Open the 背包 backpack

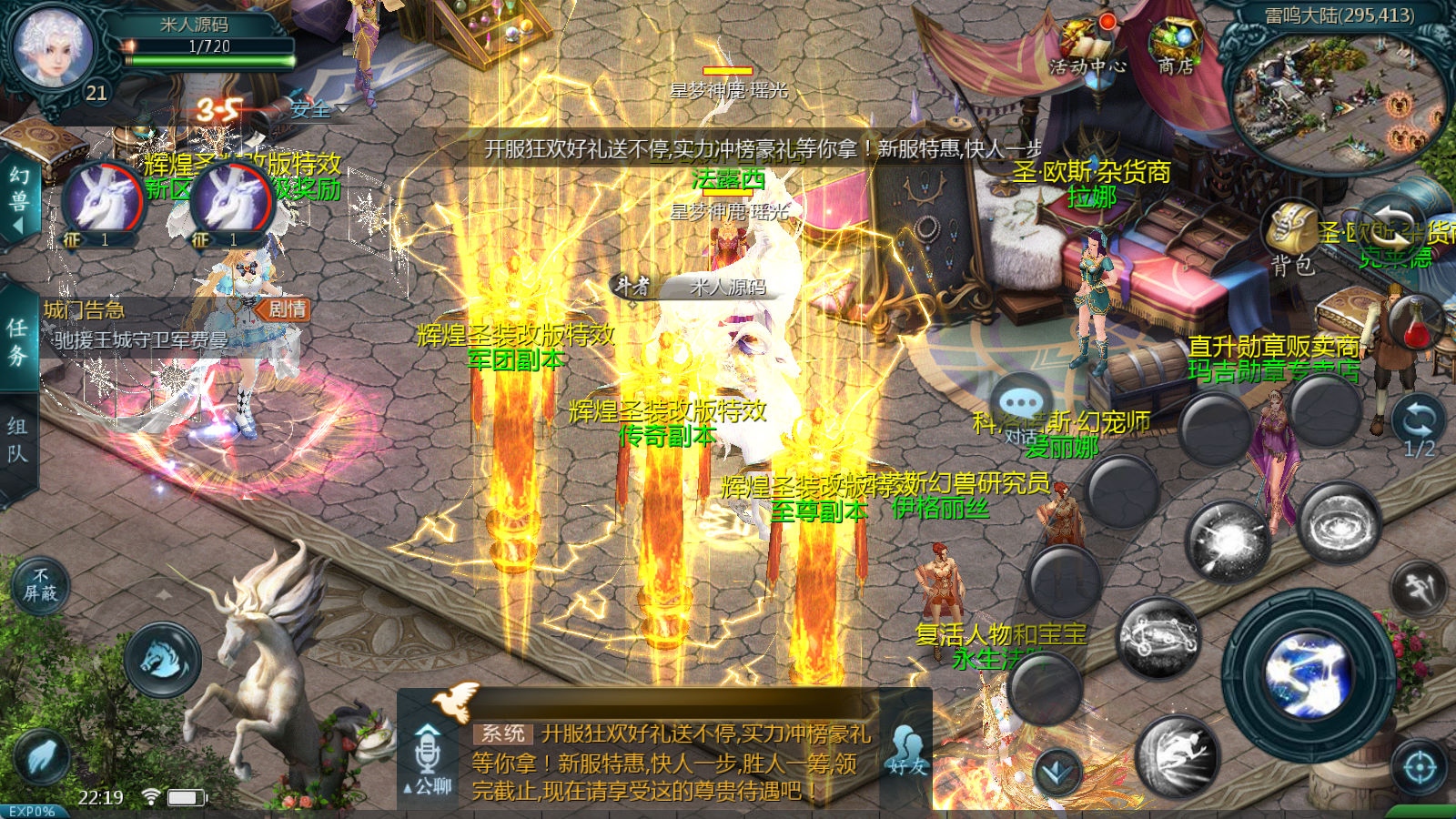1293,238
